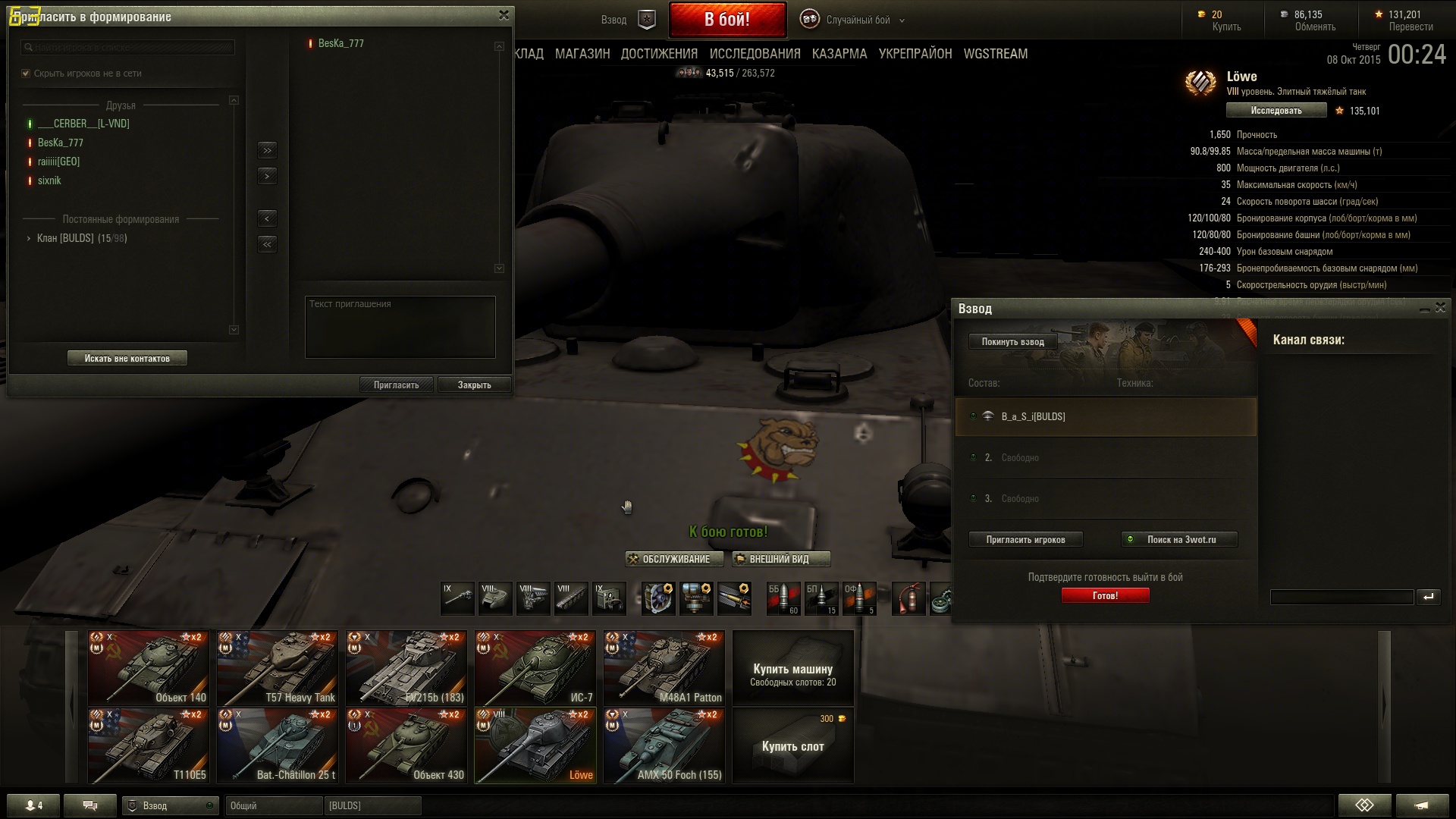Close the invite-to-formation dialog
Image resolution: width=1456 pixels, height=819 pixels.
[504, 15]
